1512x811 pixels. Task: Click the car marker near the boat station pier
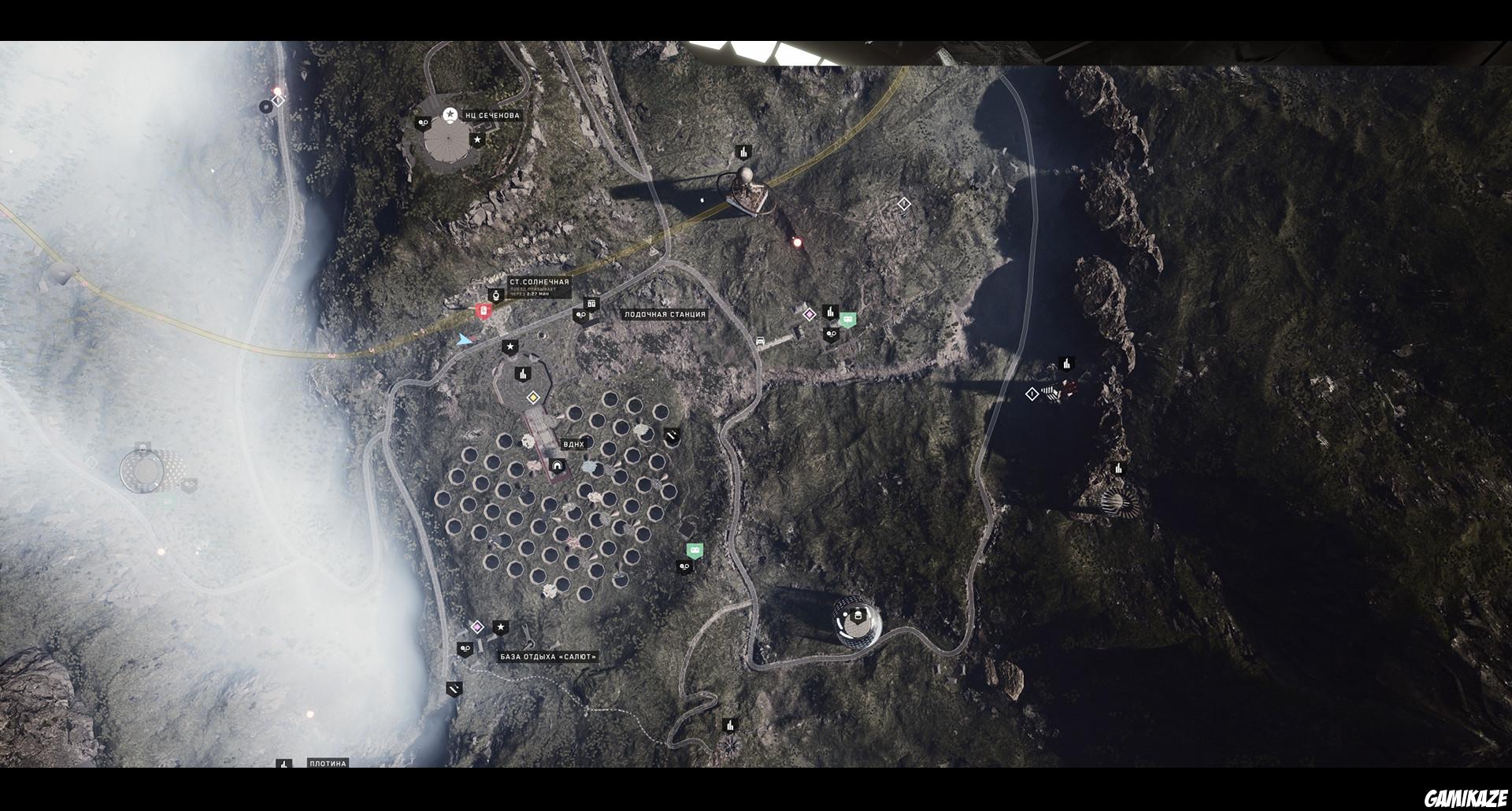tap(761, 341)
